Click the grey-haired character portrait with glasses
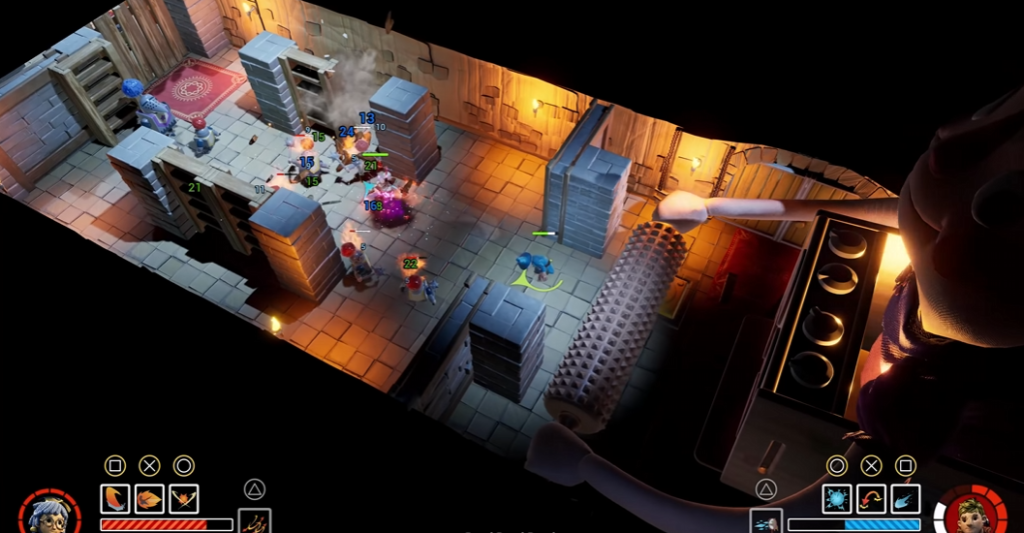This screenshot has height=533, width=1024. click(48, 515)
